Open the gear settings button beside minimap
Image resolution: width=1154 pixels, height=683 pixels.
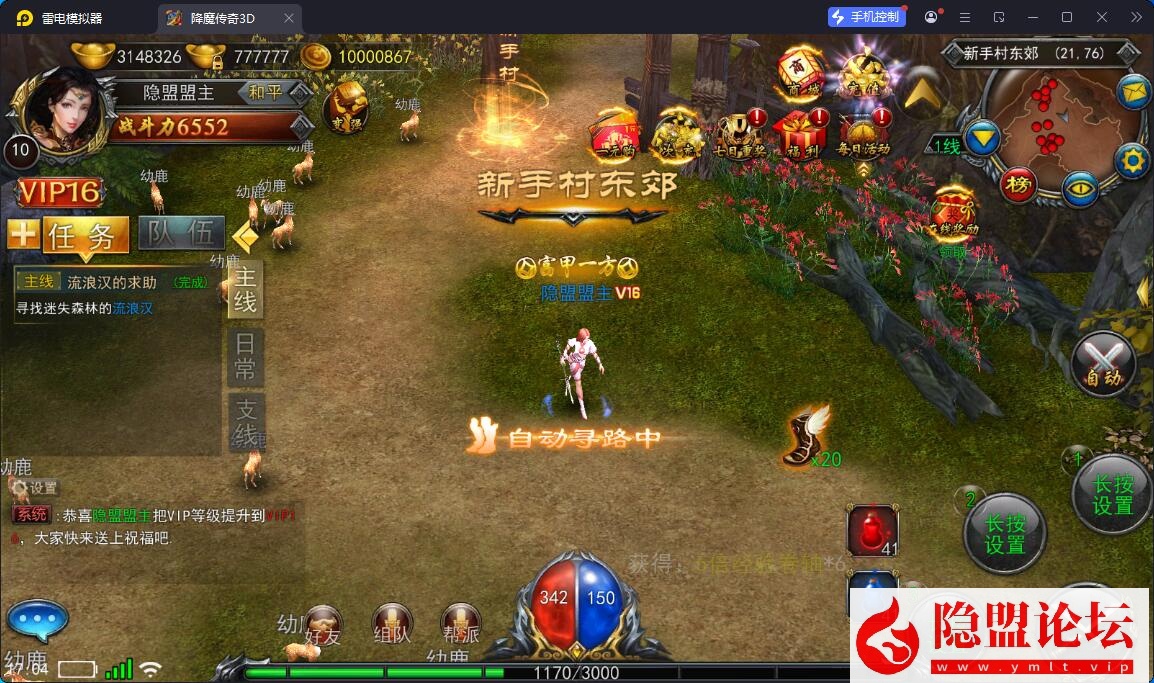coord(1132,159)
